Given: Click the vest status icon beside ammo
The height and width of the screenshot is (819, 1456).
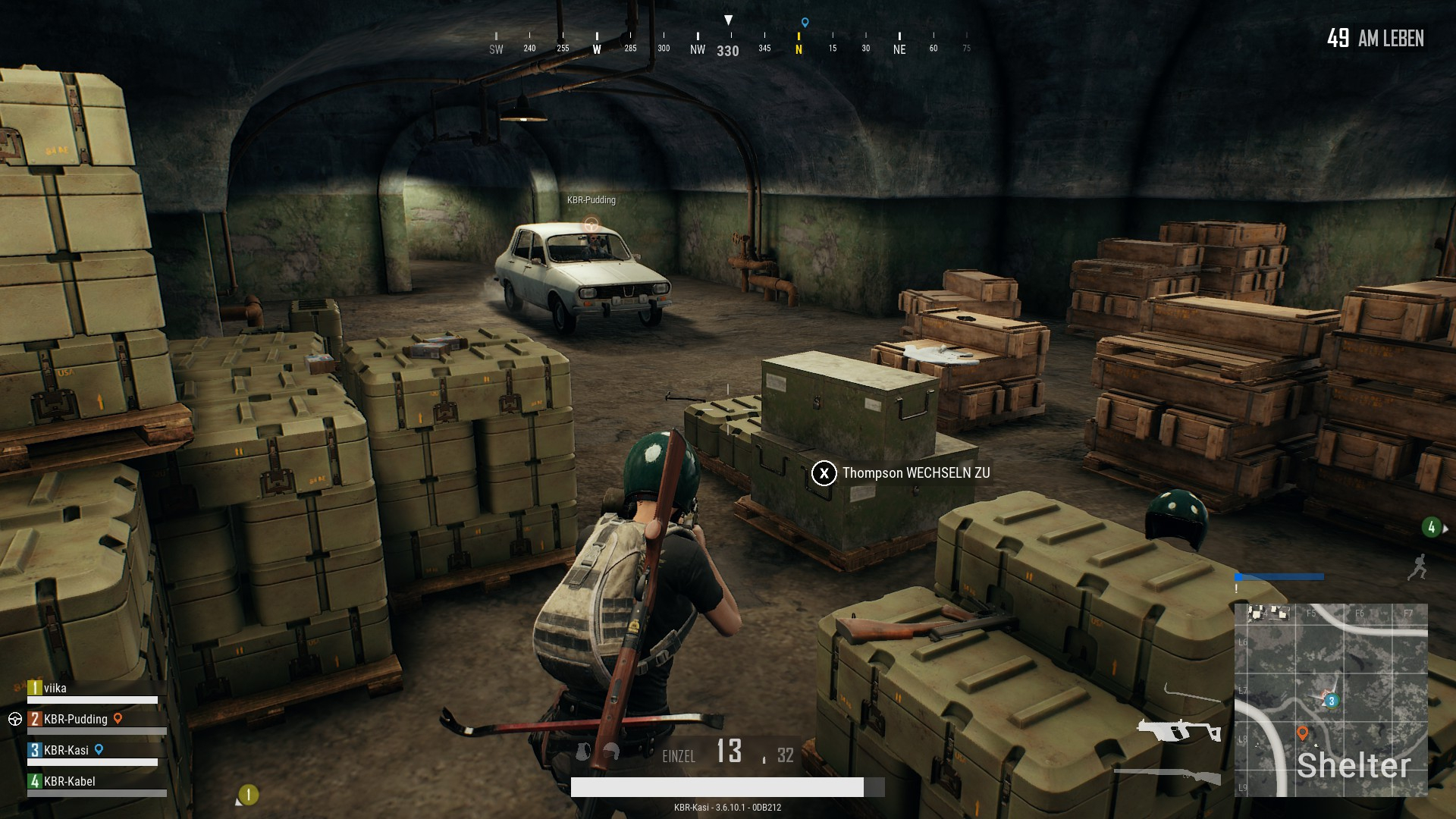Looking at the screenshot, I should pyautogui.click(x=583, y=752).
